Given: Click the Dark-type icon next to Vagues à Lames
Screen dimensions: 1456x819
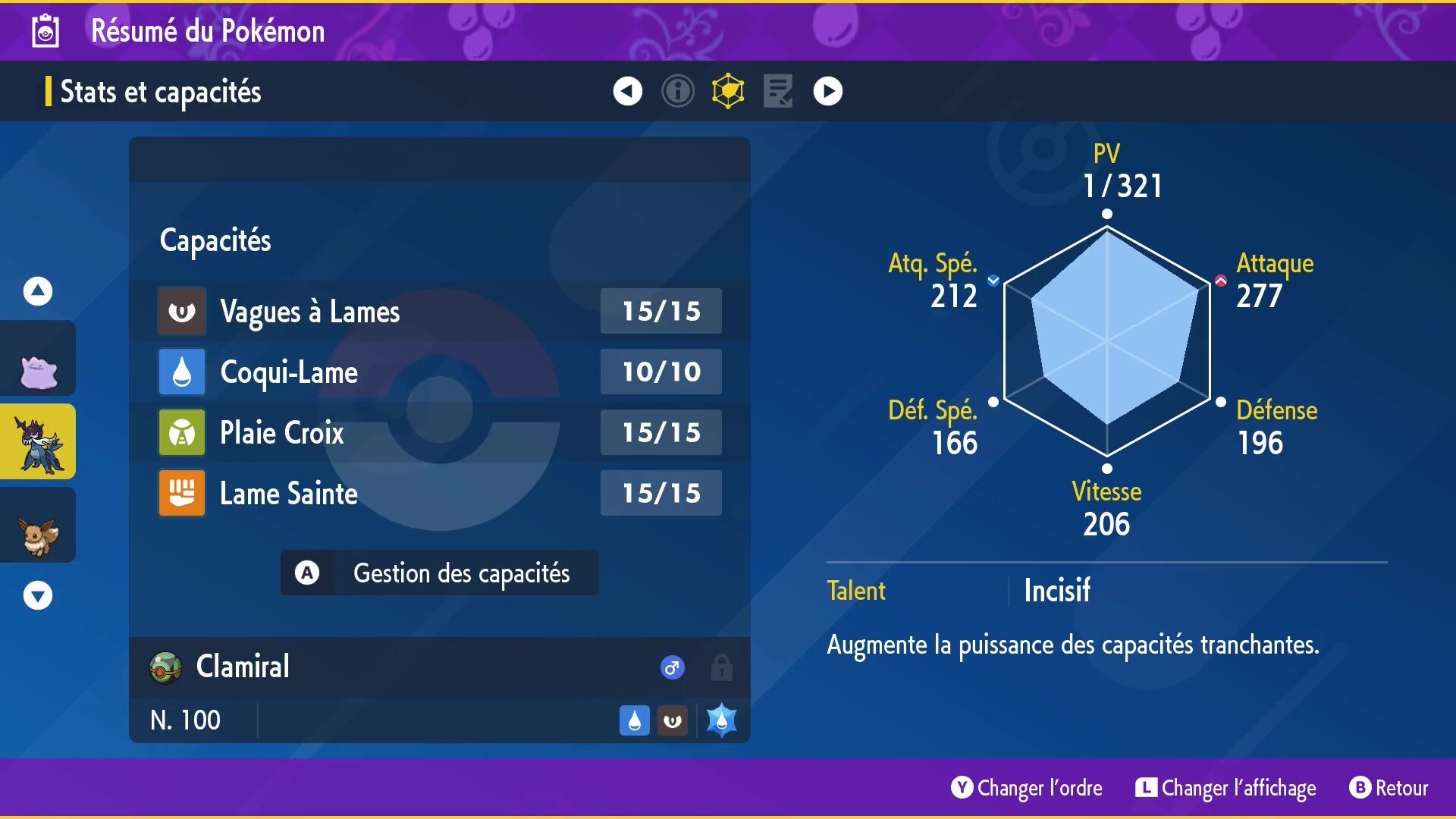Looking at the screenshot, I should point(182,311).
